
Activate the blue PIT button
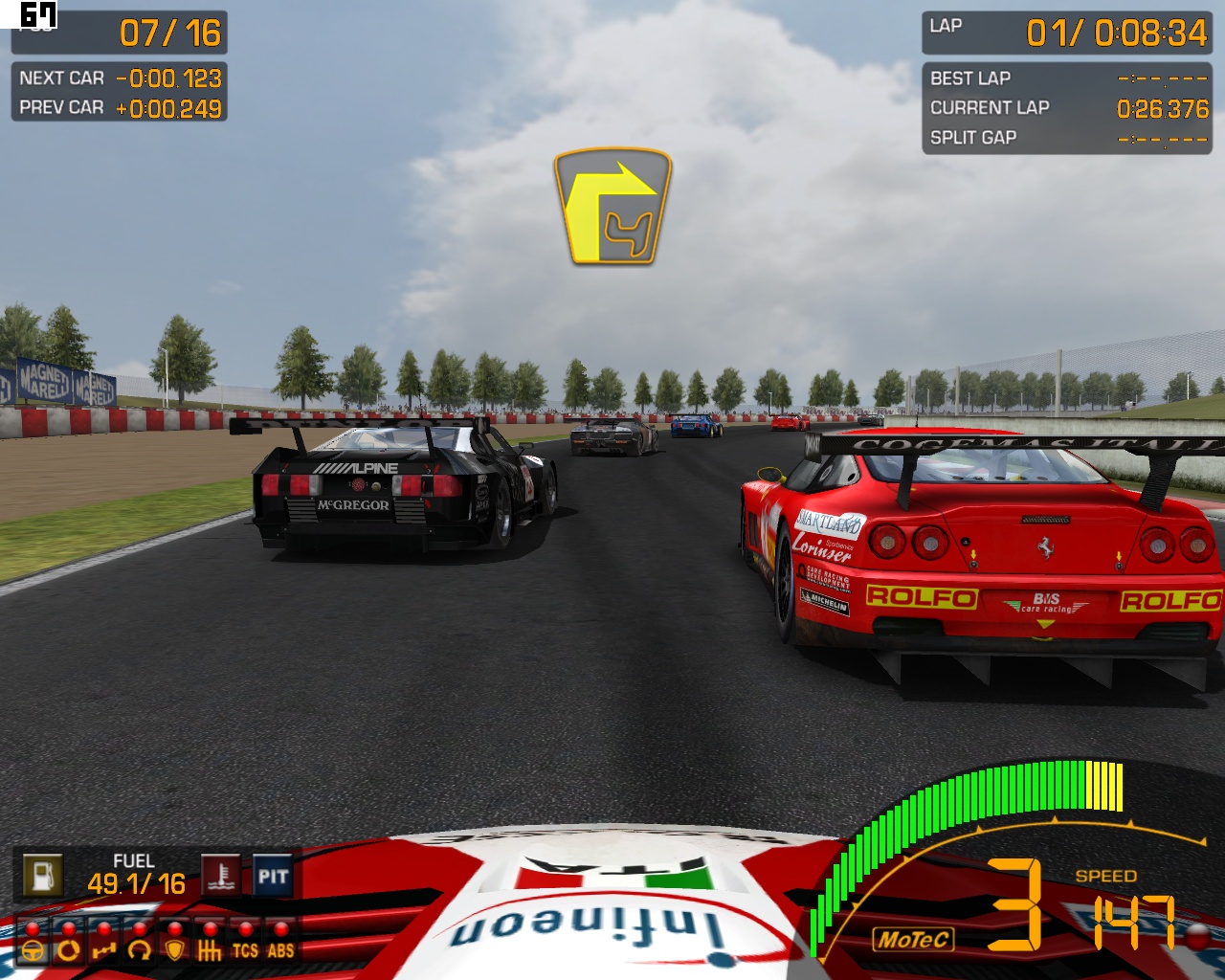click(x=273, y=876)
